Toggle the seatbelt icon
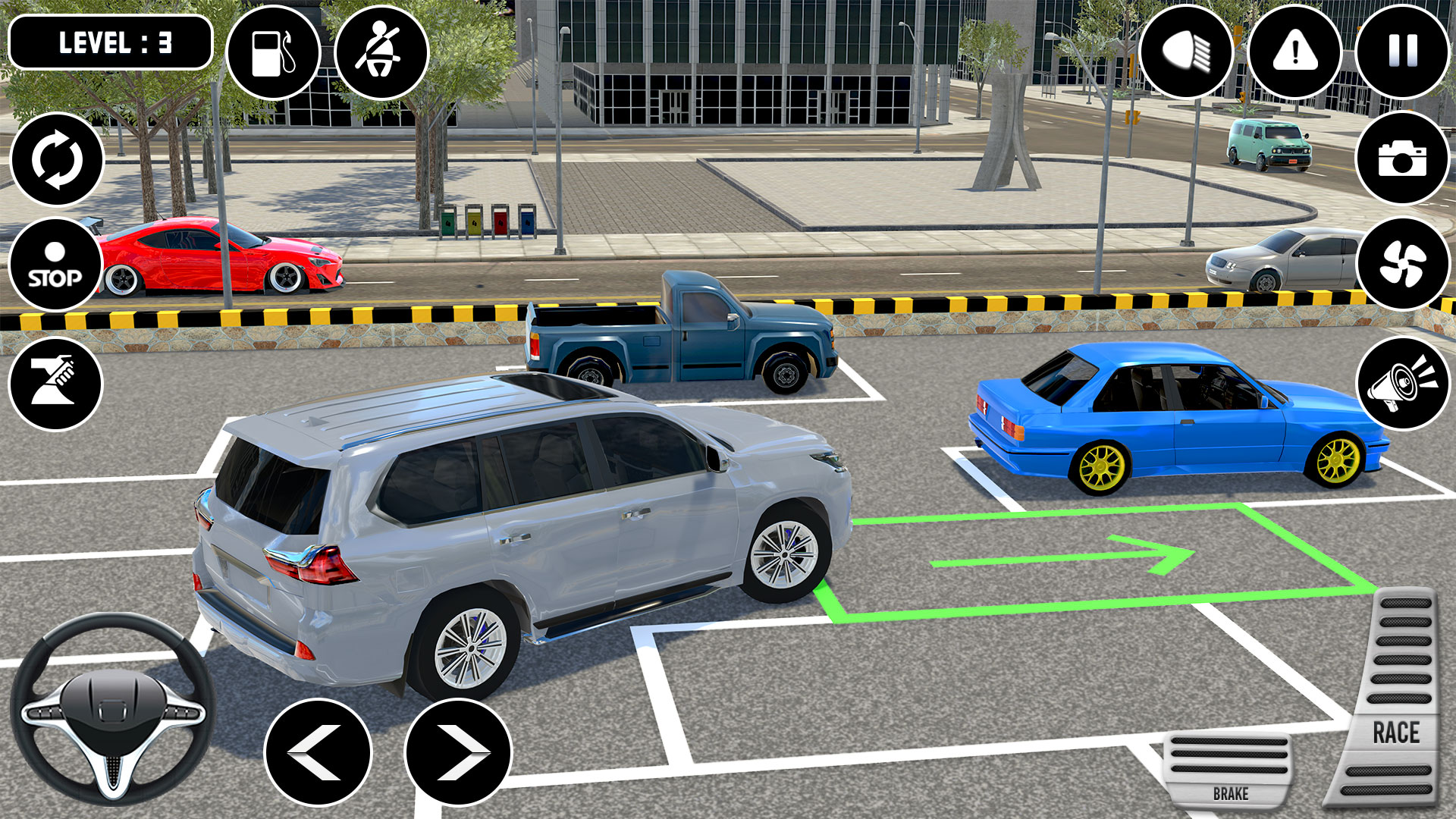This screenshot has height=819, width=1456. [383, 53]
